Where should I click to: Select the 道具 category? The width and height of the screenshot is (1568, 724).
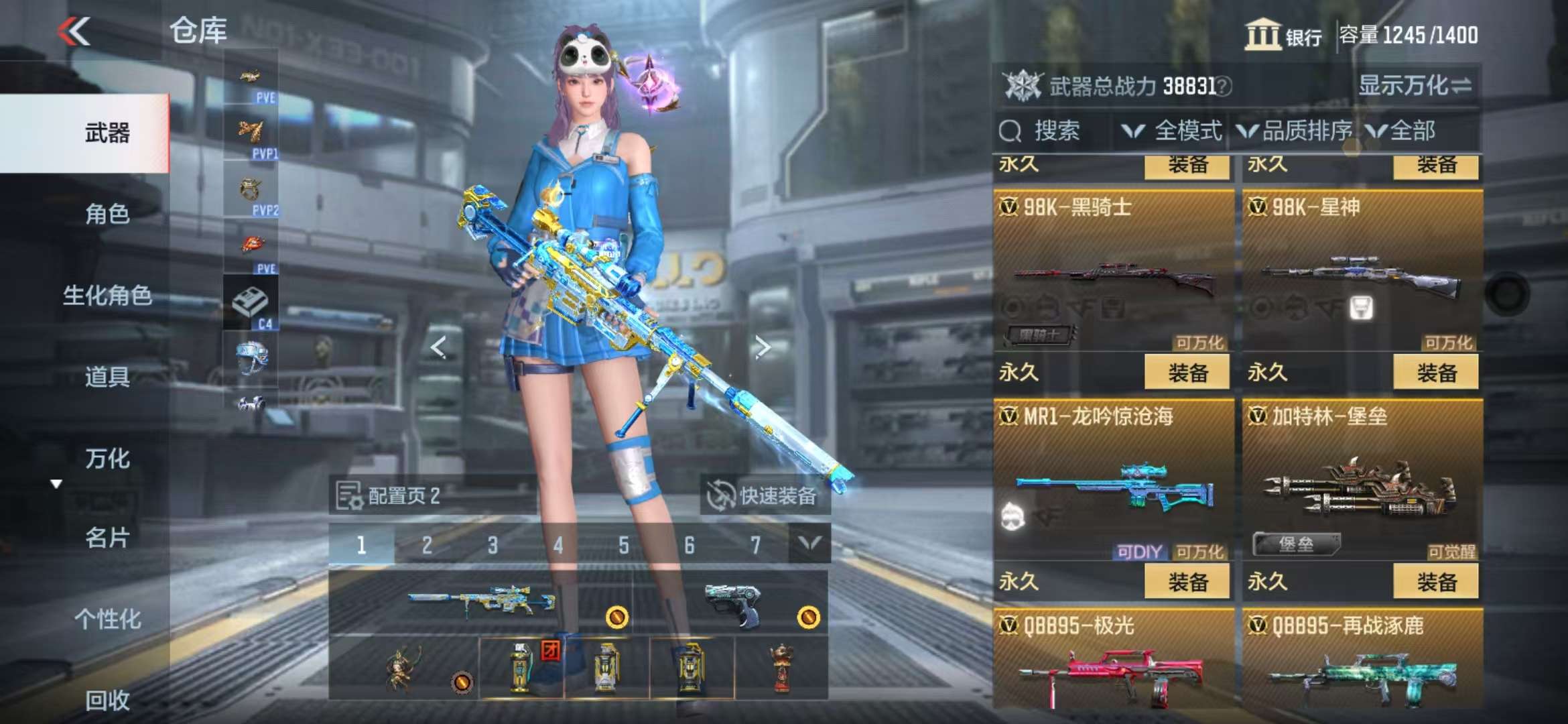pyautogui.click(x=107, y=377)
